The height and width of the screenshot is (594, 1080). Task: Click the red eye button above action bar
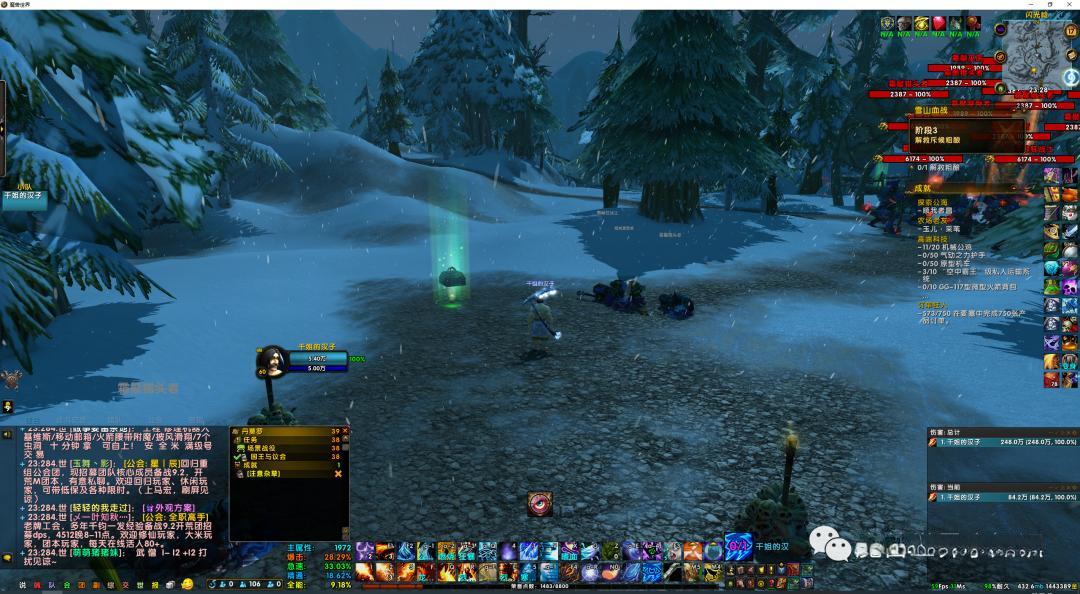[x=540, y=504]
